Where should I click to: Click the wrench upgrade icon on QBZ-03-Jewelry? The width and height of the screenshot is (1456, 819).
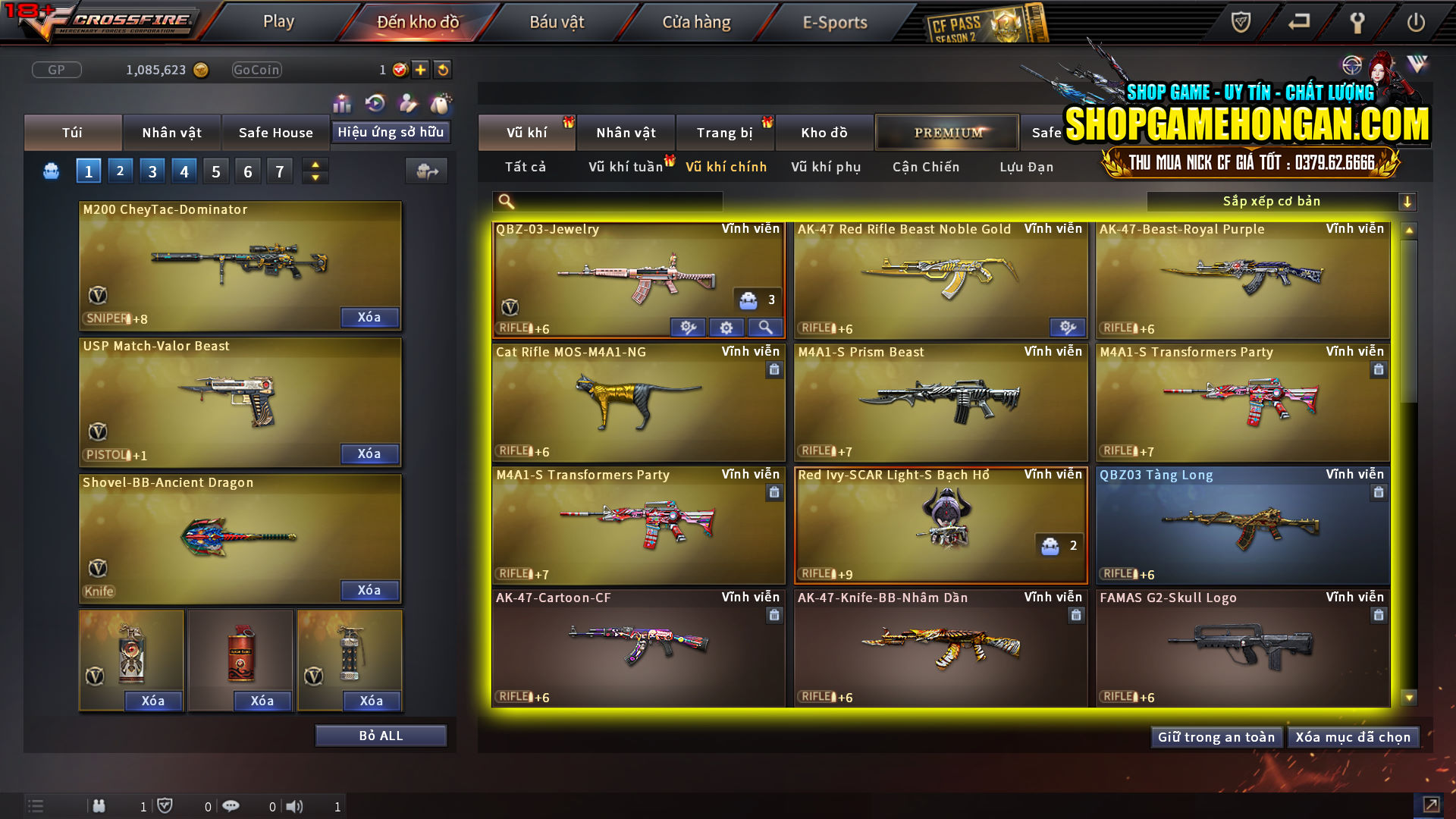688,327
